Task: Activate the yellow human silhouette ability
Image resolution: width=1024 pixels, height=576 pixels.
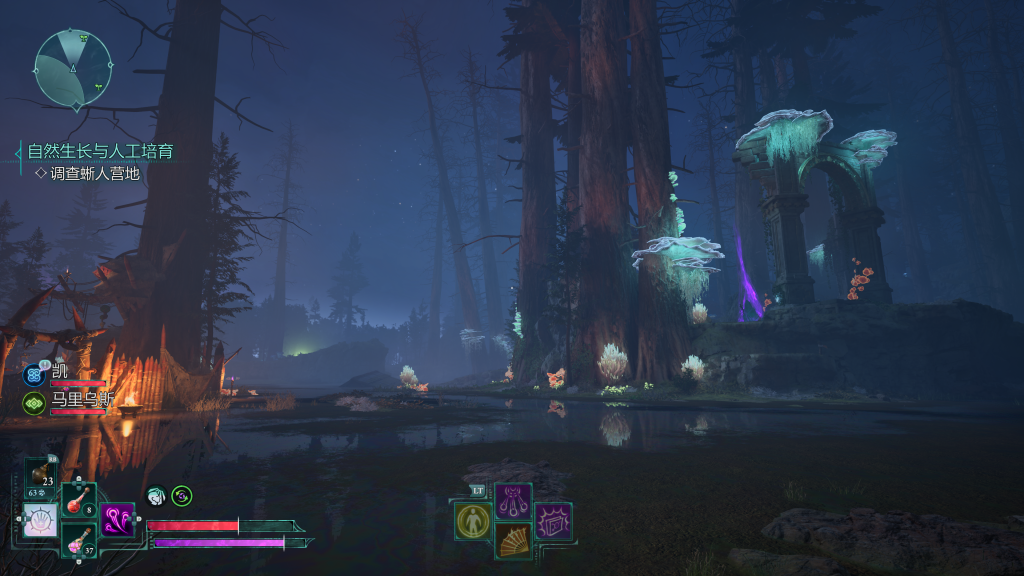Action: [472, 521]
